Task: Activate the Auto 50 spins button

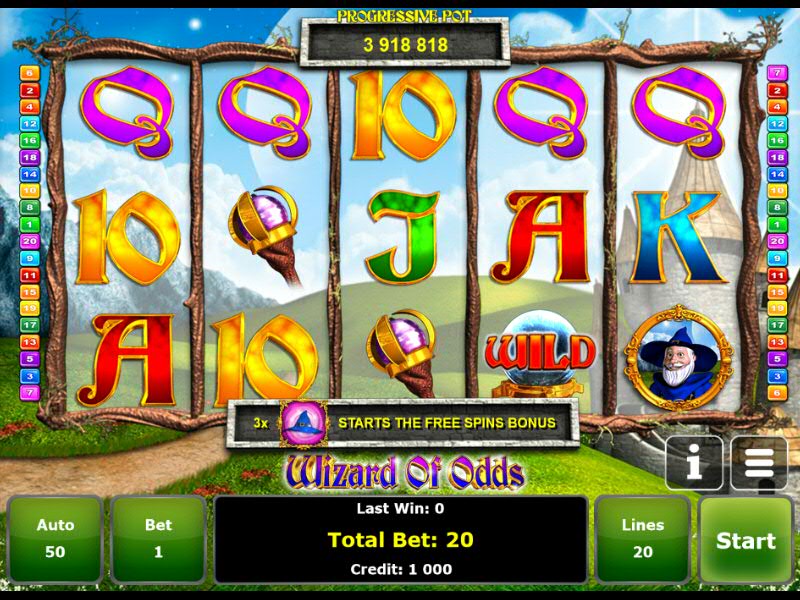Action: [56, 539]
